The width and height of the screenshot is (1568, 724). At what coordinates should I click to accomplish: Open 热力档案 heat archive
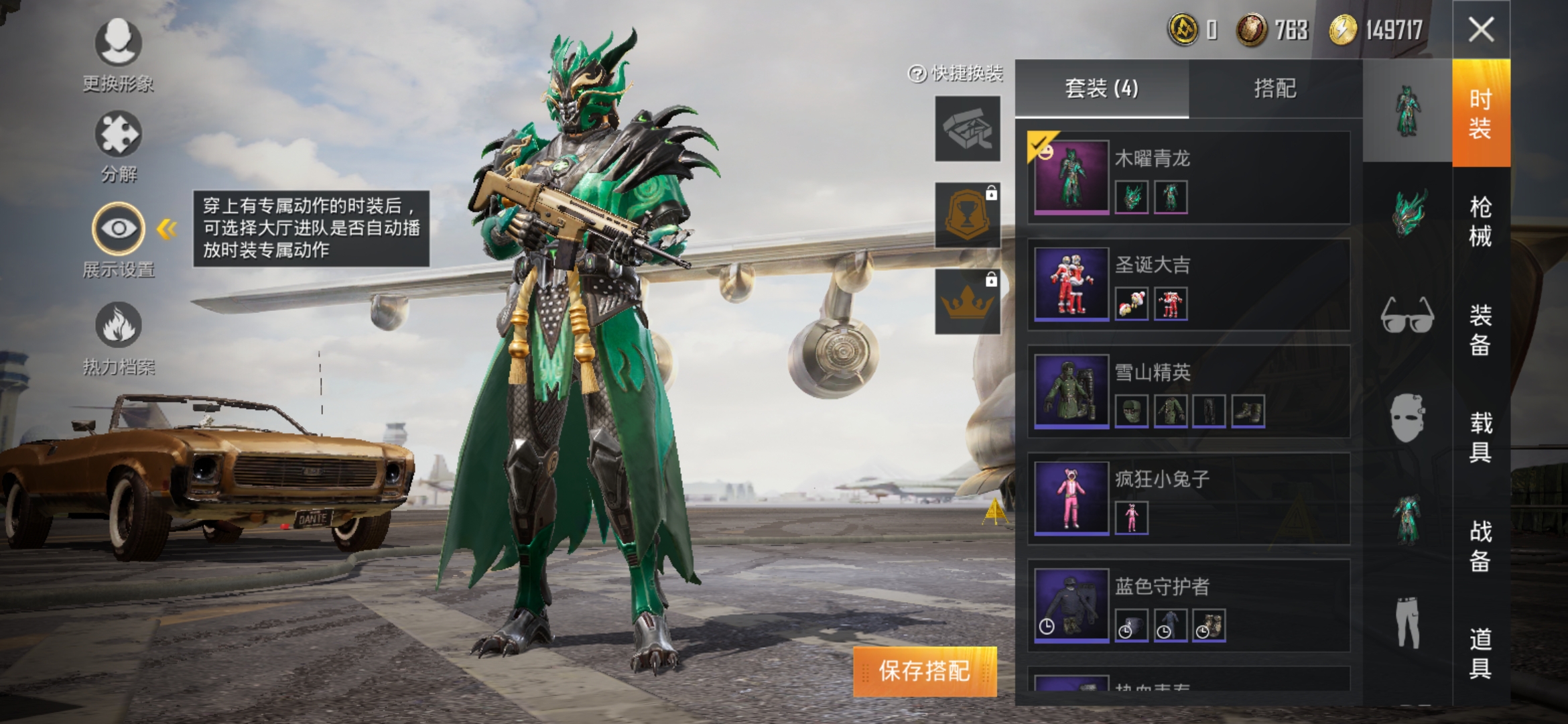point(118,337)
